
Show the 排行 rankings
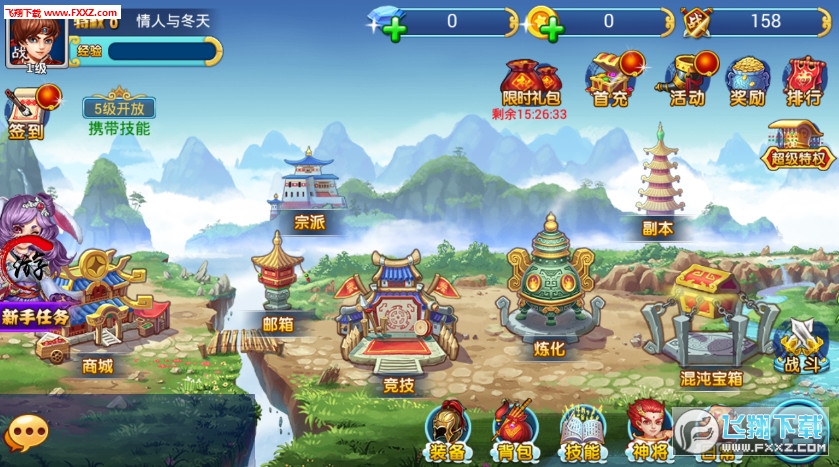point(804,79)
